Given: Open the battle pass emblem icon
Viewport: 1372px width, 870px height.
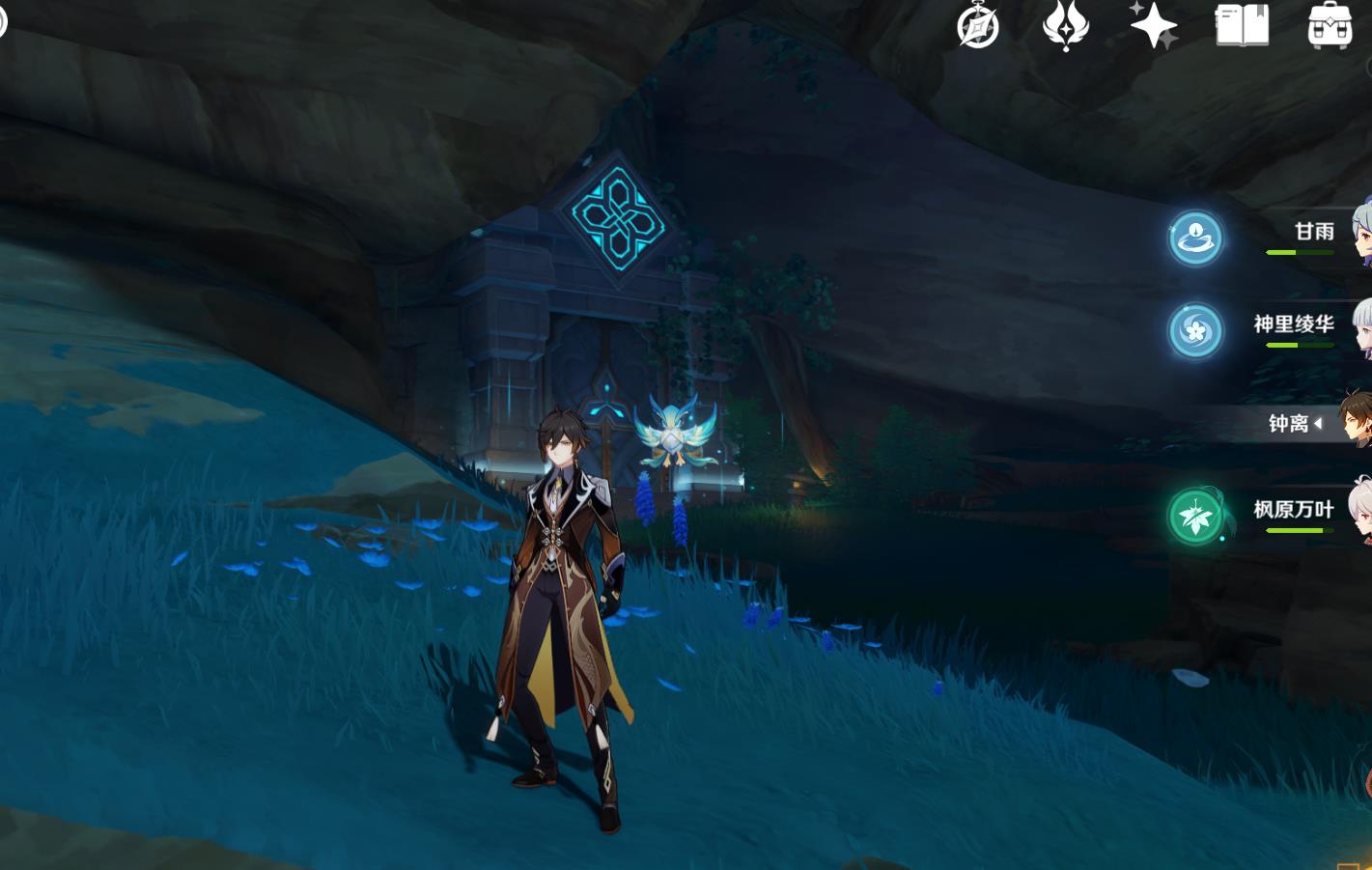Looking at the screenshot, I should click(1066, 25).
